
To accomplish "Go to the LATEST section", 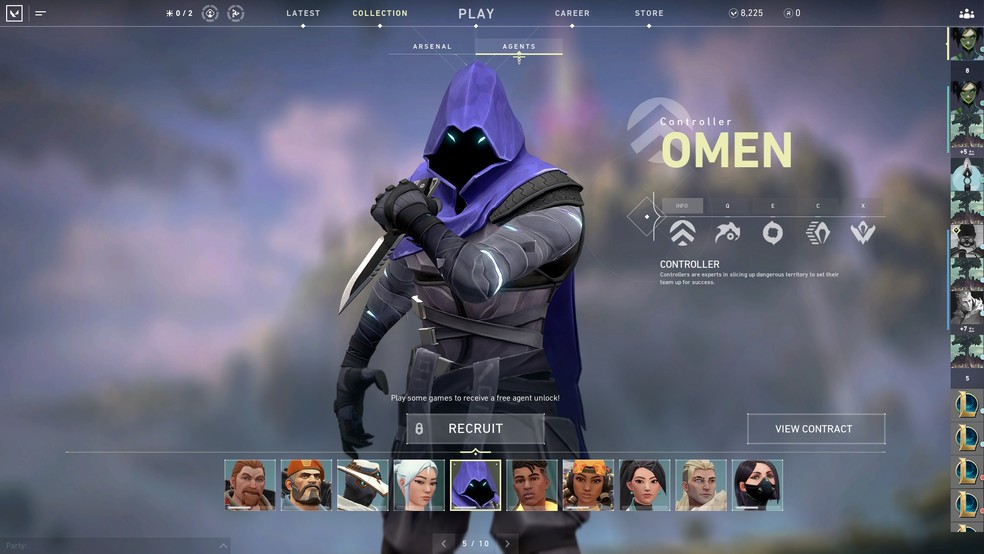I will 303,14.
